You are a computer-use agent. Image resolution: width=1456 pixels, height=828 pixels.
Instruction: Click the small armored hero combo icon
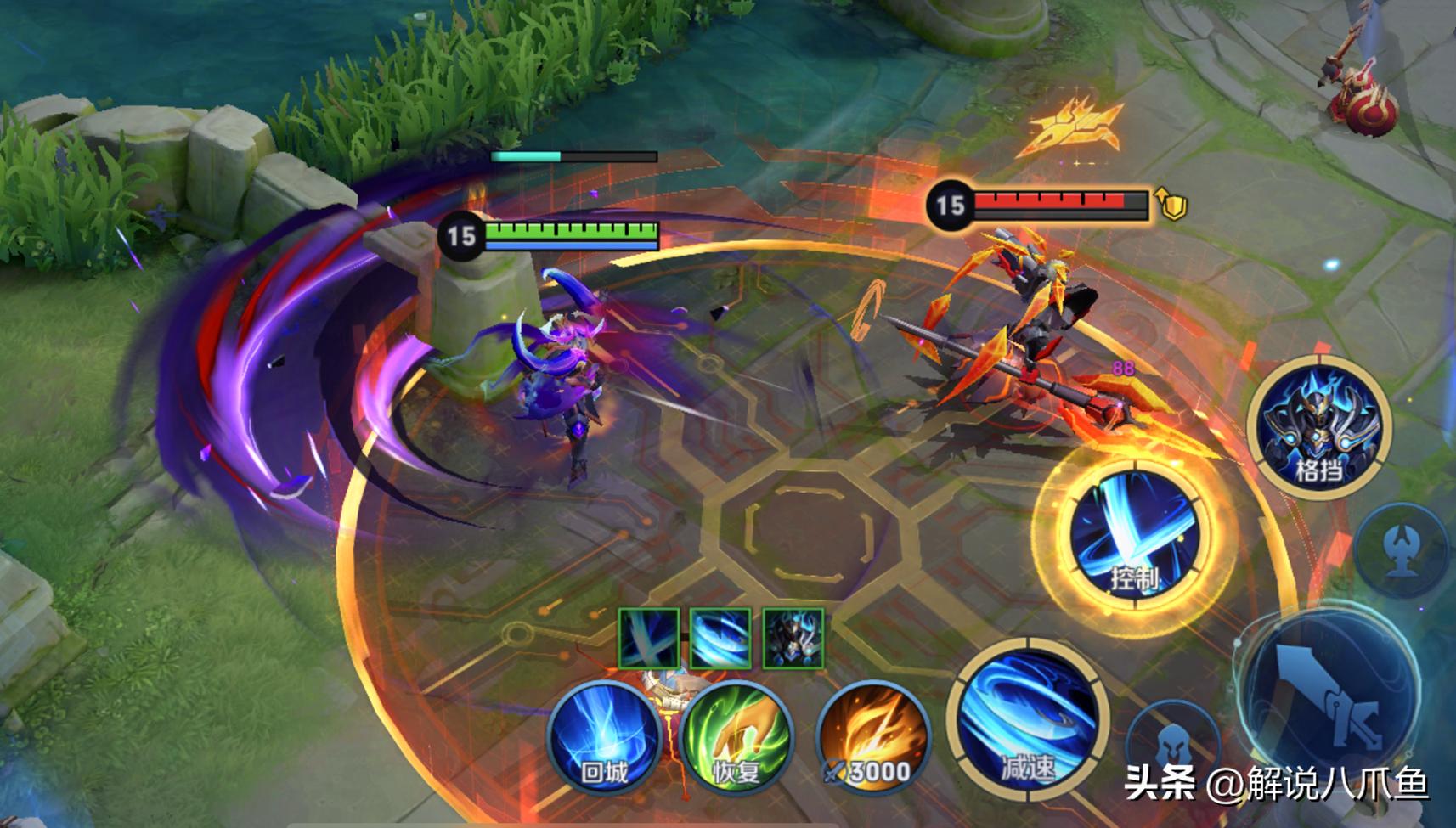[x=793, y=638]
